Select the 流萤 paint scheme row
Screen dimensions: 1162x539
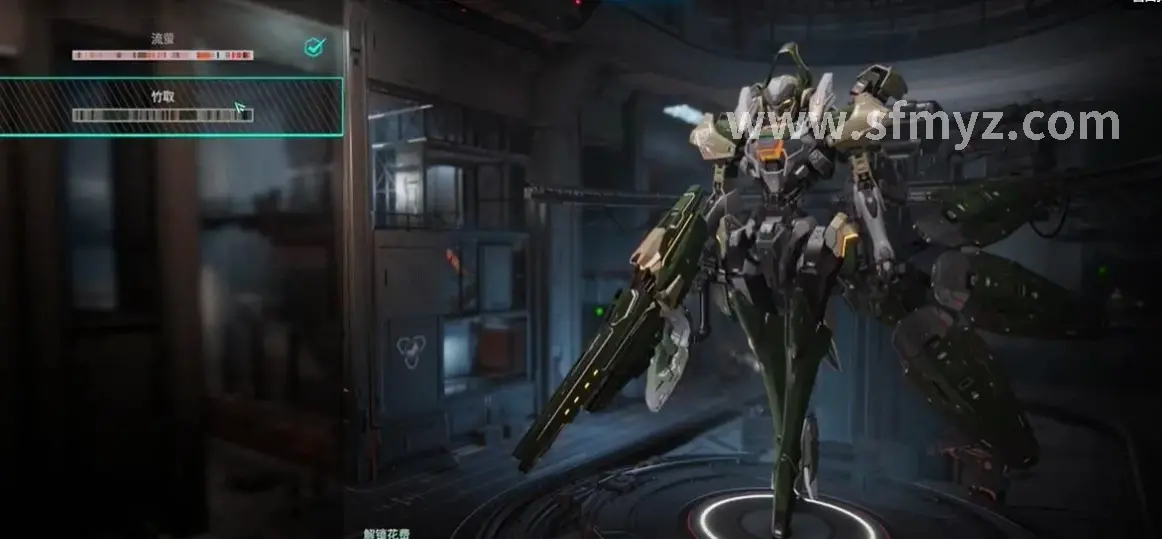(x=163, y=46)
